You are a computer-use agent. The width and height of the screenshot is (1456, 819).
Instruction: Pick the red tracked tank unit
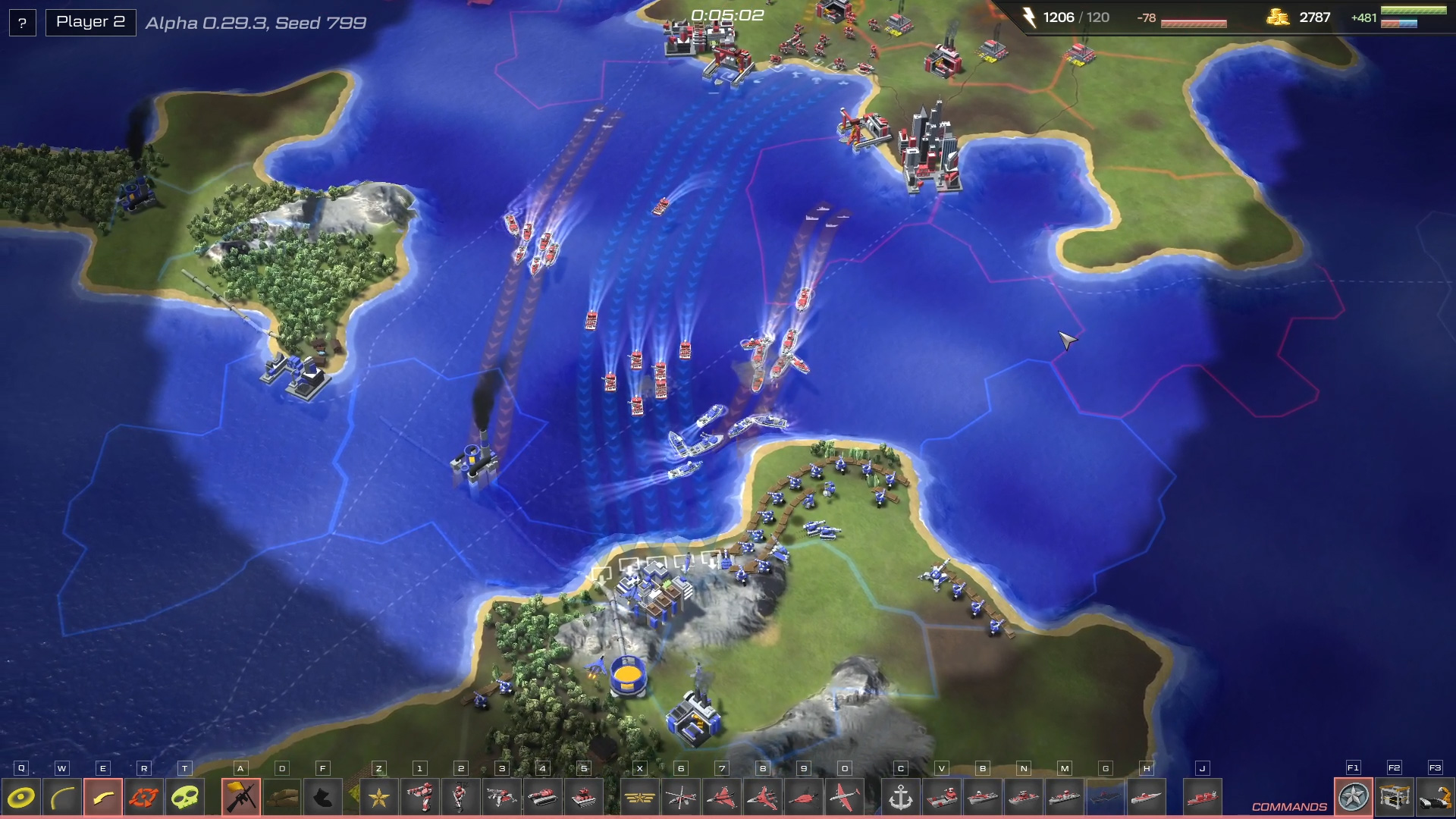coord(543,798)
